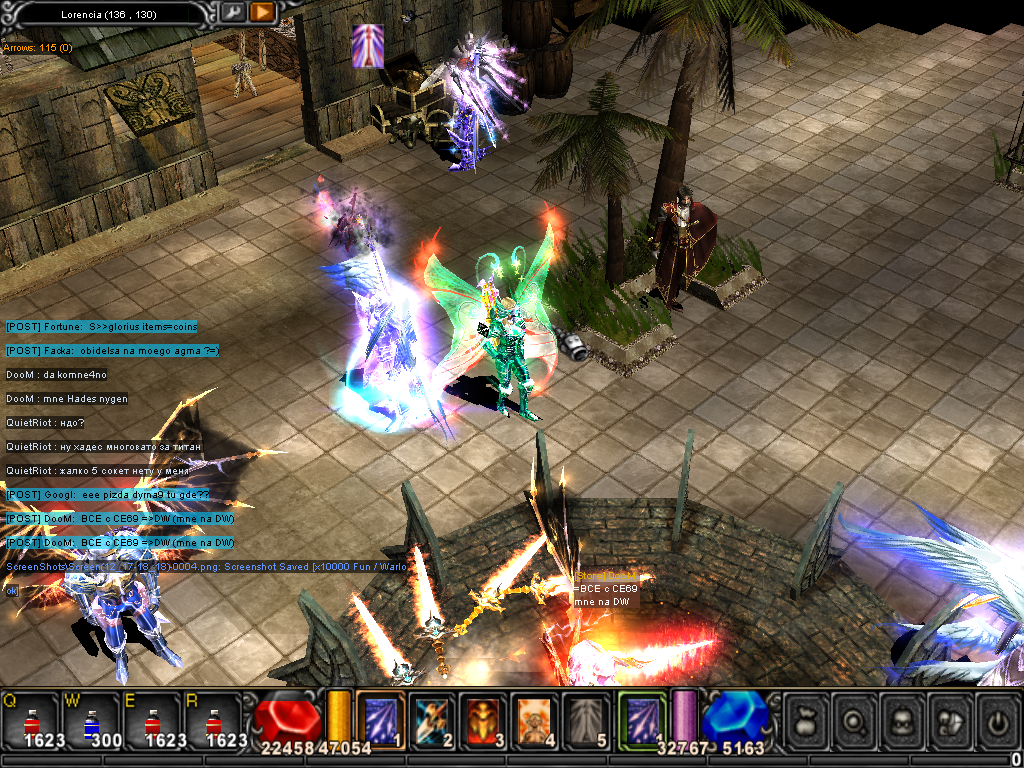Open the green-bordered active skill slot
Screen dimensions: 1024x768
(x=641, y=717)
